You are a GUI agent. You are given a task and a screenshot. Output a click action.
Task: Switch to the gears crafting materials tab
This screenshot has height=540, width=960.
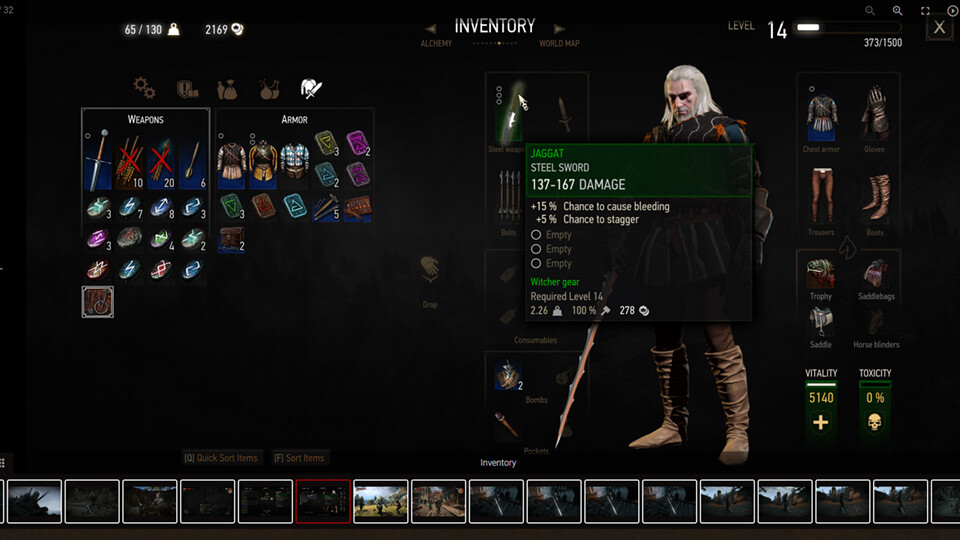pos(144,89)
